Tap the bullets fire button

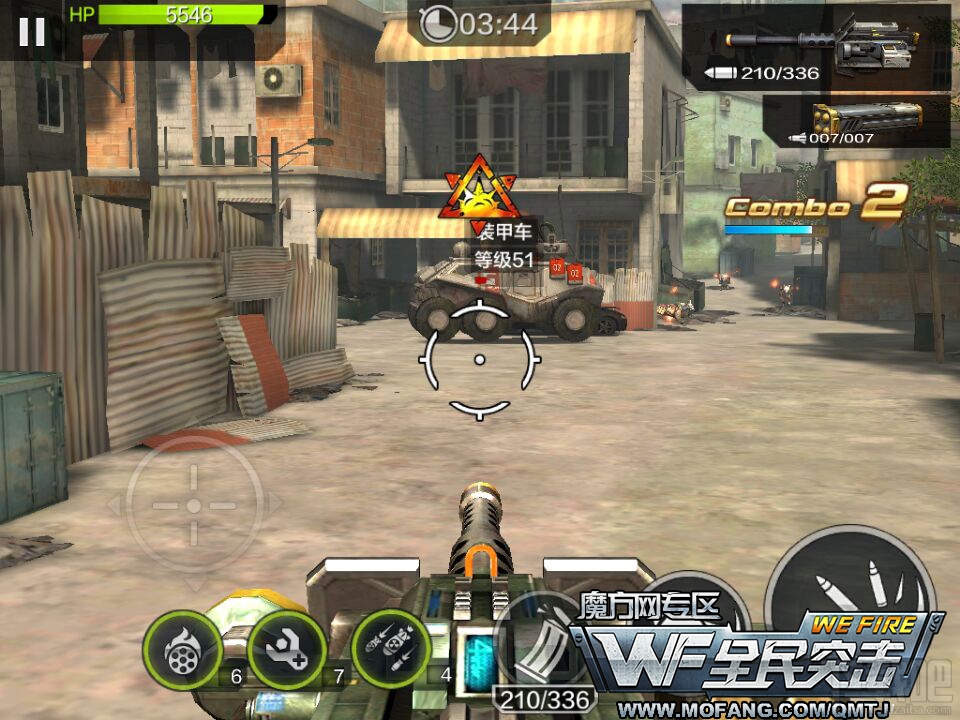848,590
